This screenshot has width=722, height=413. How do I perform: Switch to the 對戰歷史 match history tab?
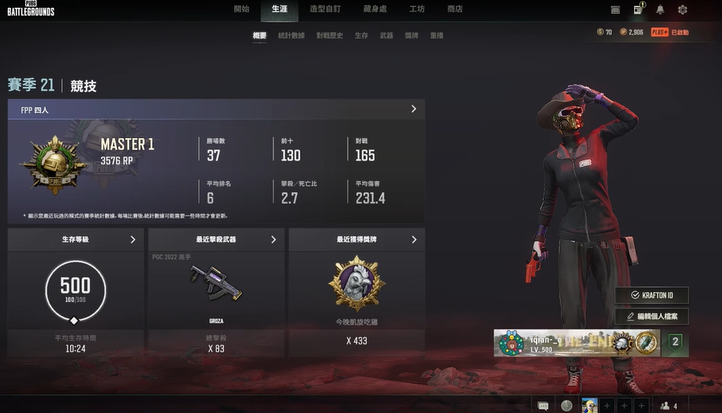tap(329, 35)
